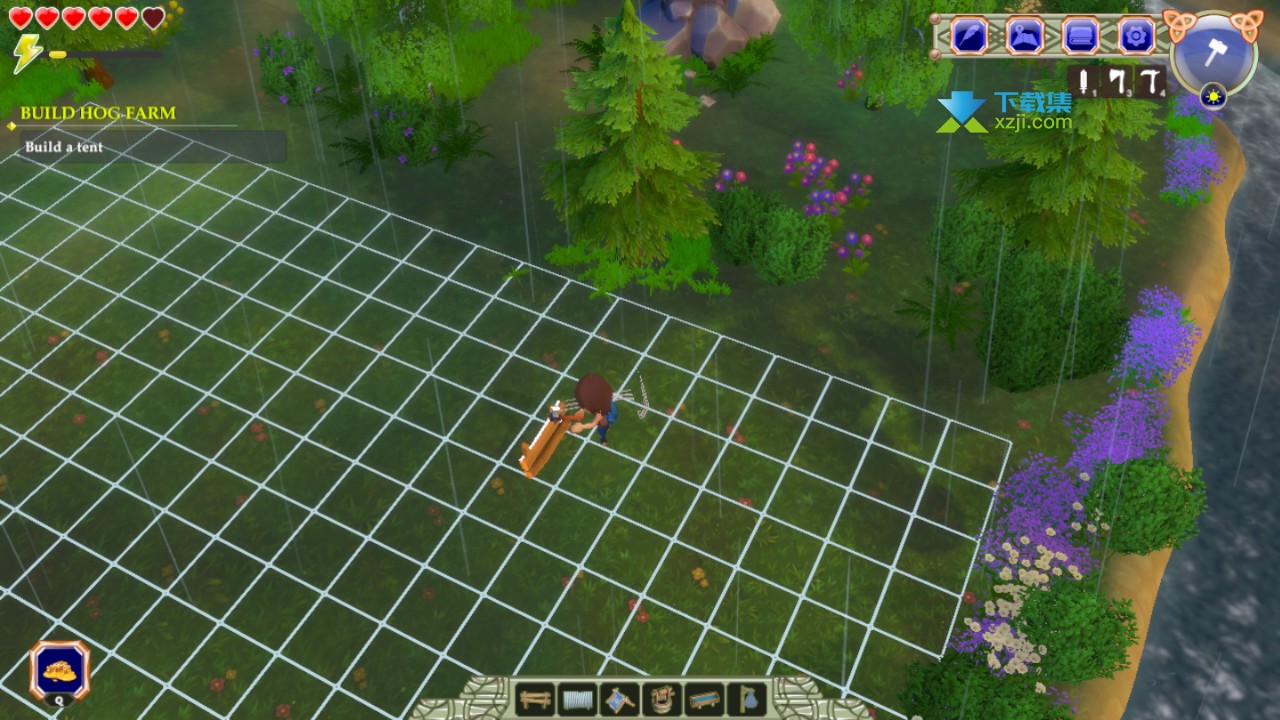Open the book menu button

[x=1080, y=36]
